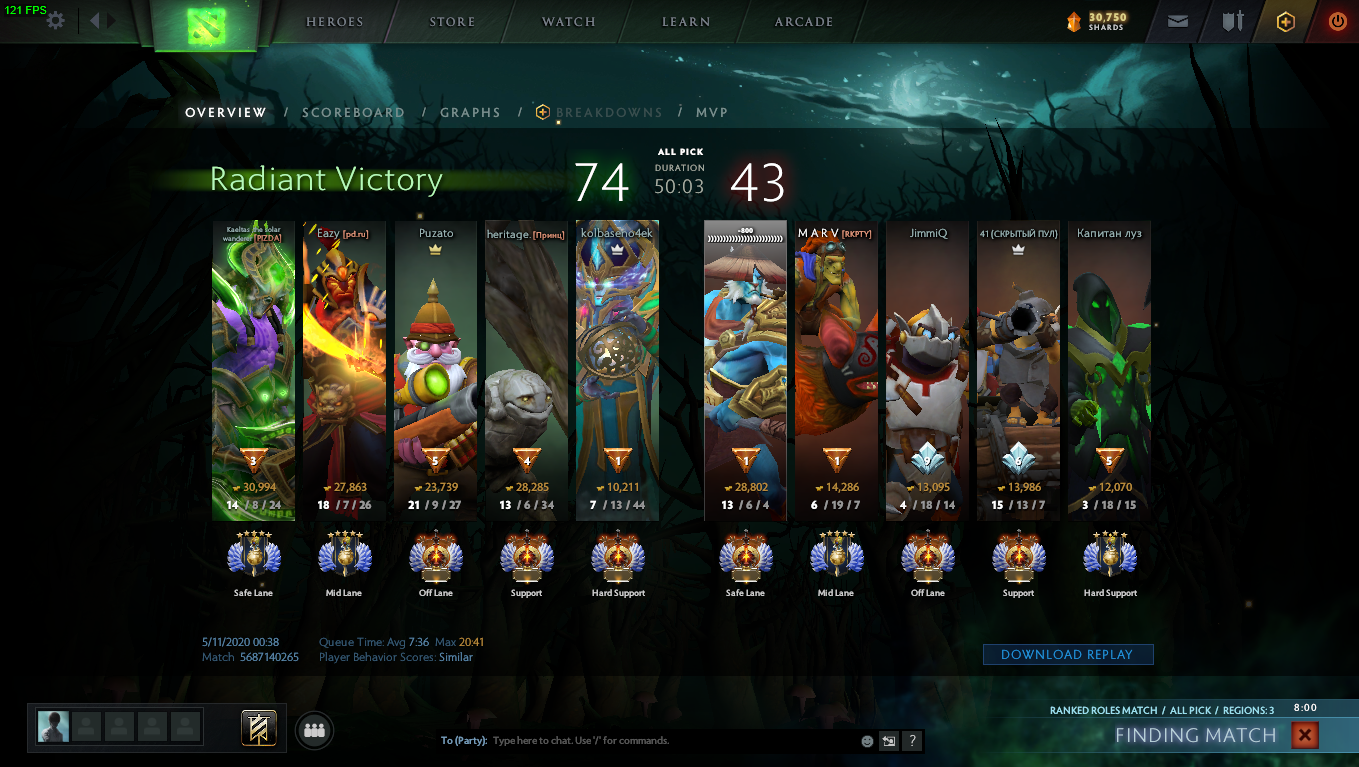The height and width of the screenshot is (767, 1359).
Task: Open the Learn menu
Action: click(686, 22)
